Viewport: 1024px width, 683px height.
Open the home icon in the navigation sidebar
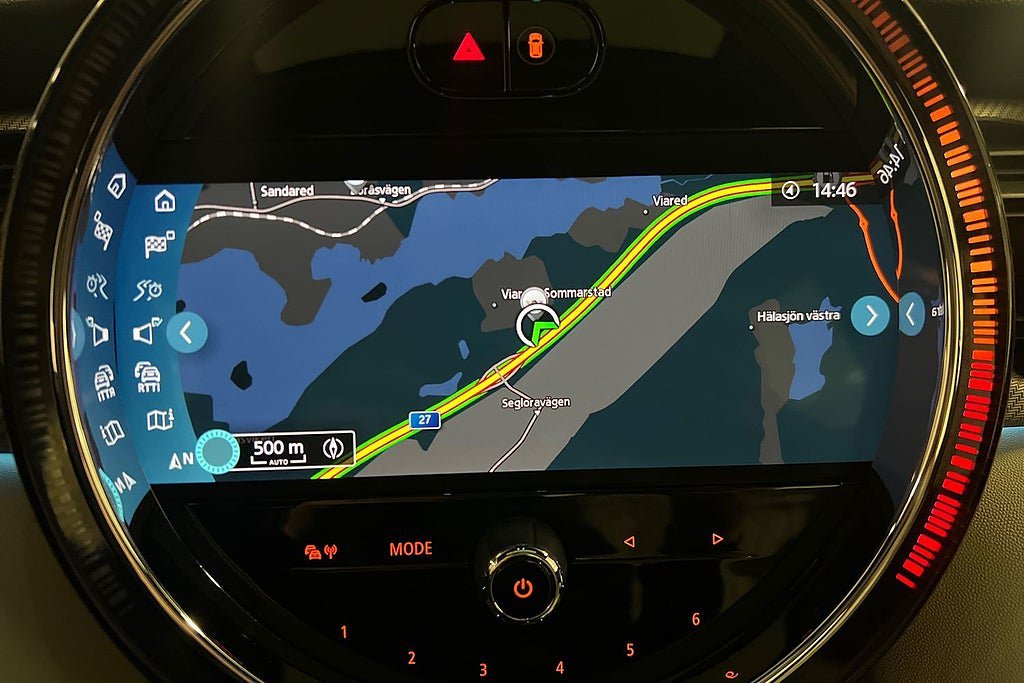coord(165,201)
